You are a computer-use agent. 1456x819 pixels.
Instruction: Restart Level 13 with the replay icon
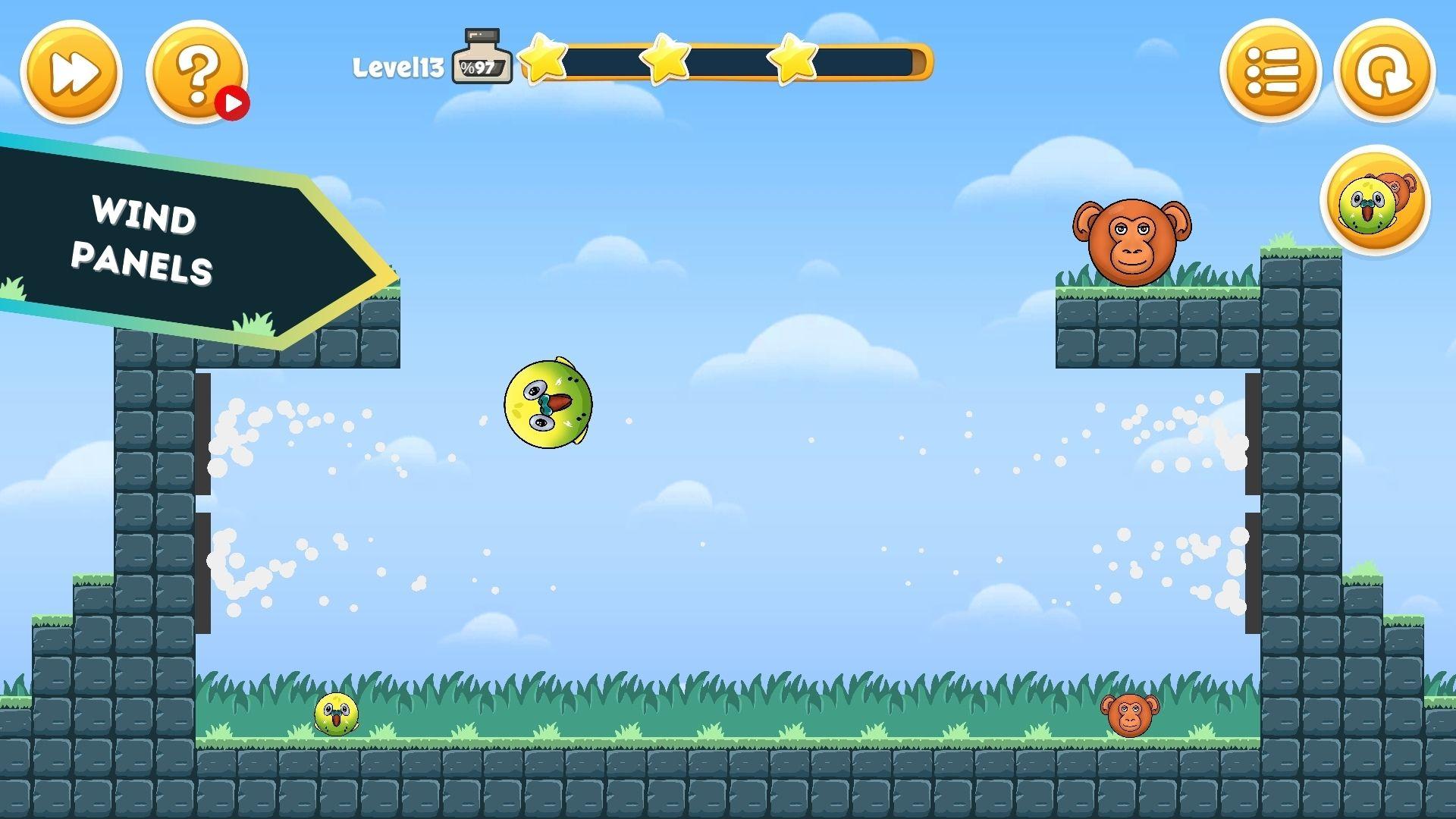1383,72
